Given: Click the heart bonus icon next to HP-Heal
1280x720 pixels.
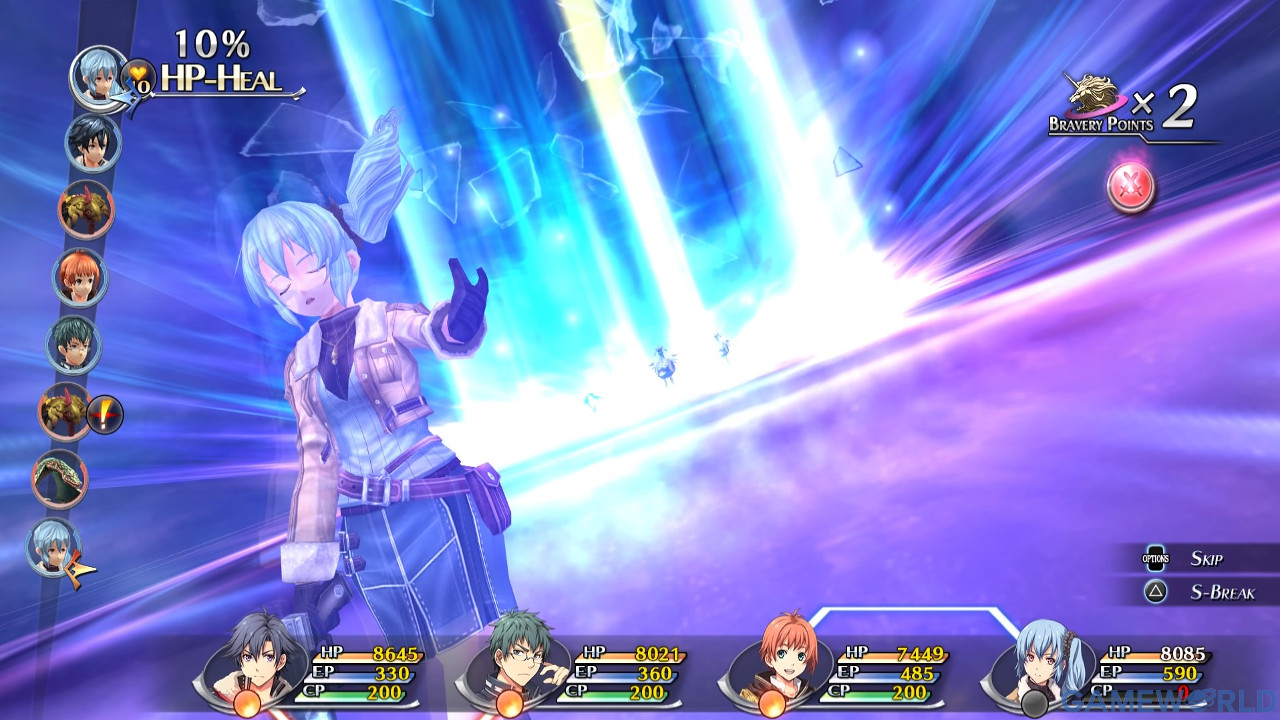Looking at the screenshot, I should pyautogui.click(x=138, y=76).
